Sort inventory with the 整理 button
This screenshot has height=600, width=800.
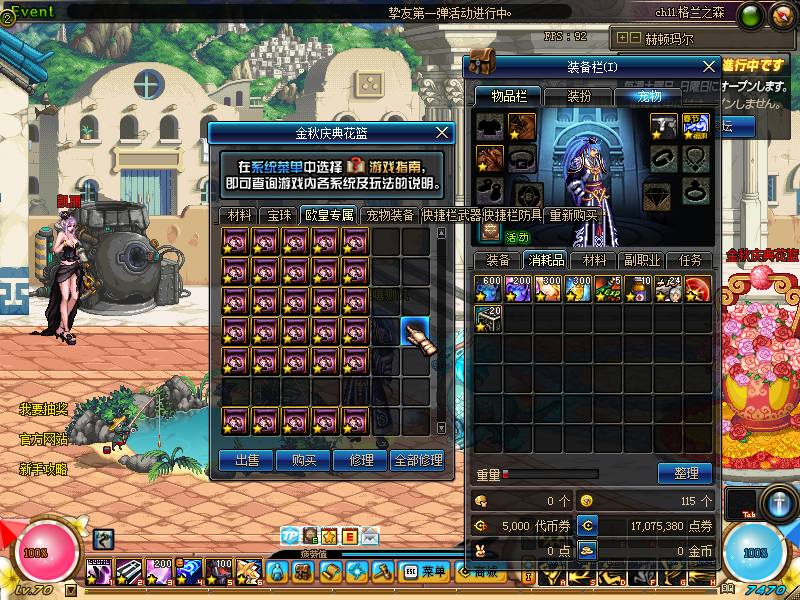pyautogui.click(x=685, y=473)
